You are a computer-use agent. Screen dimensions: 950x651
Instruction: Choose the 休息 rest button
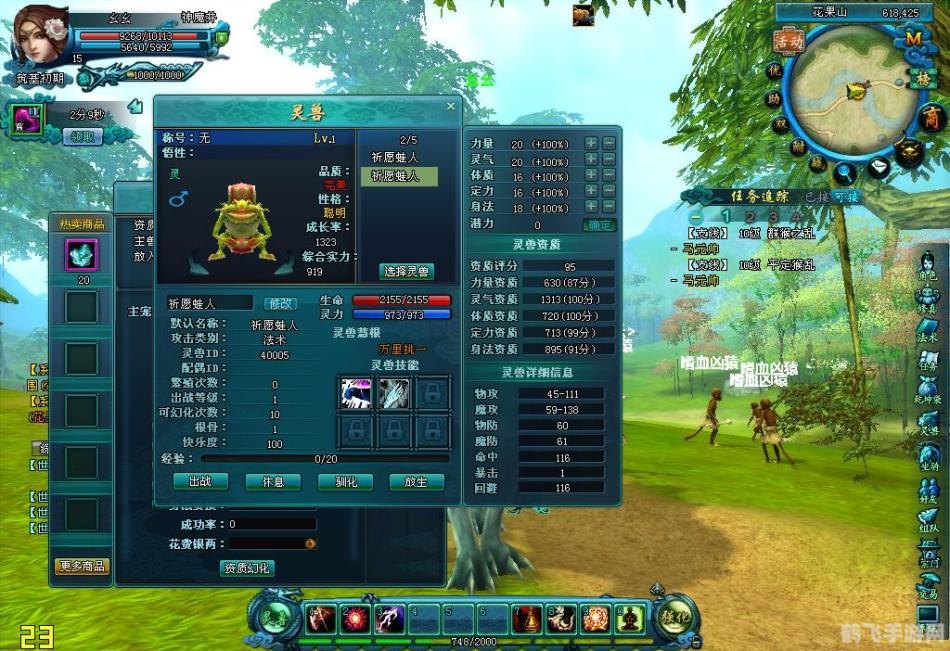(x=272, y=481)
